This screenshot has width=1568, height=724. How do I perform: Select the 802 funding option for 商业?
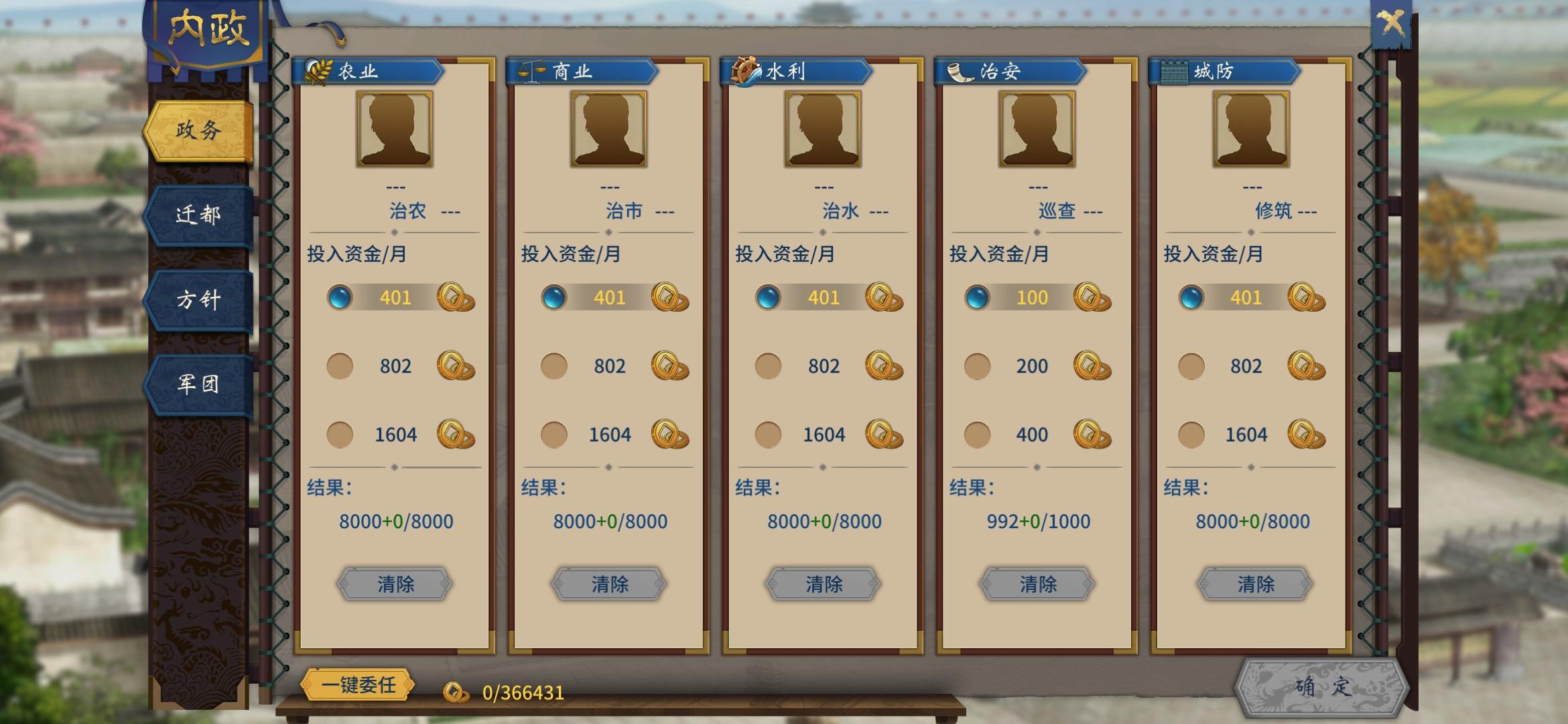(555, 365)
